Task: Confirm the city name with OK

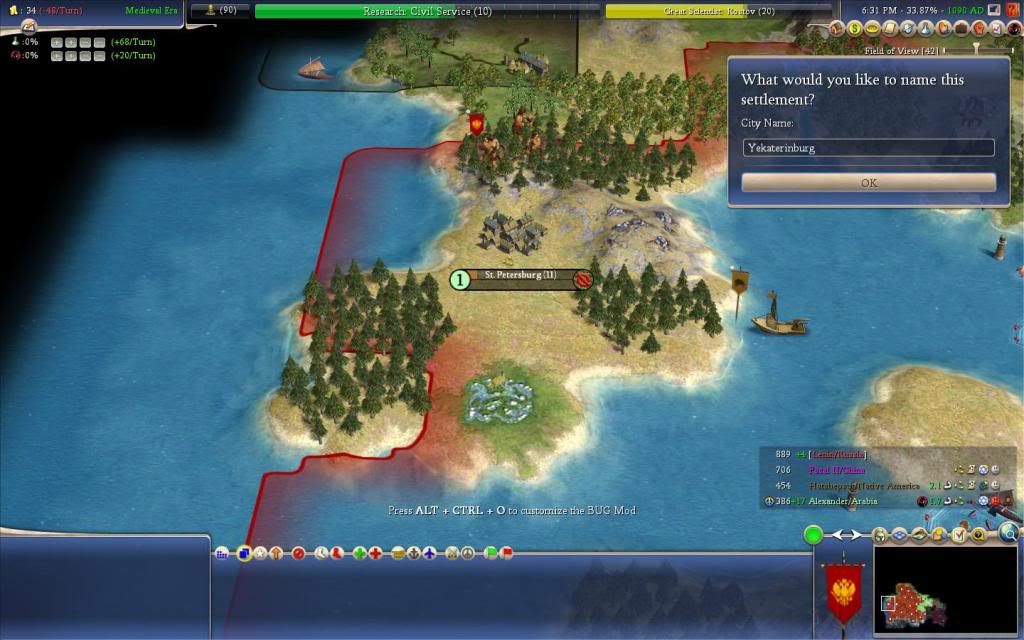Action: point(868,183)
